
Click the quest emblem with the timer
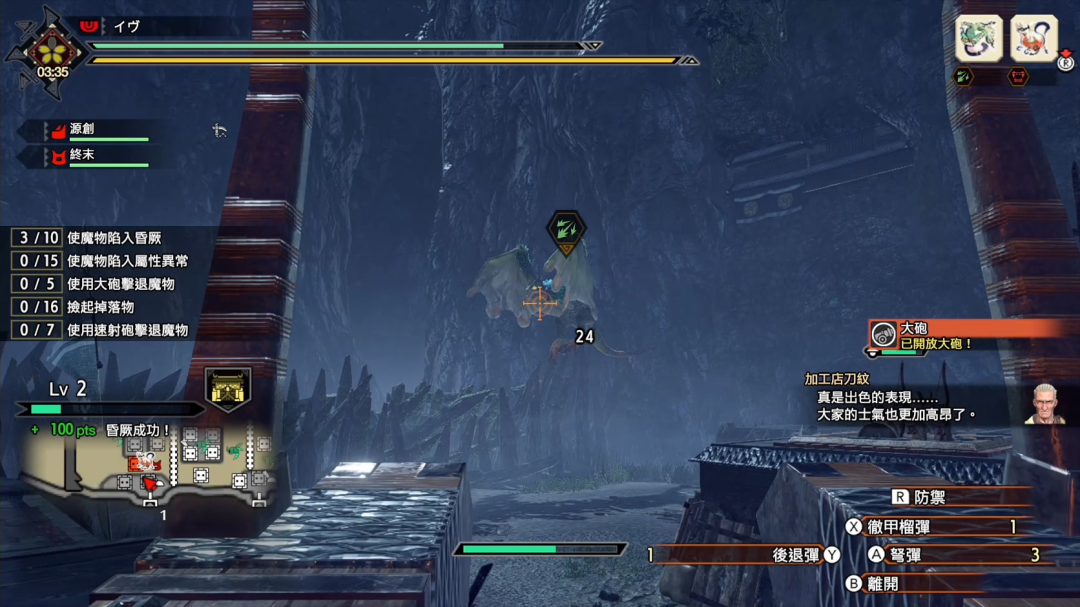point(52,53)
